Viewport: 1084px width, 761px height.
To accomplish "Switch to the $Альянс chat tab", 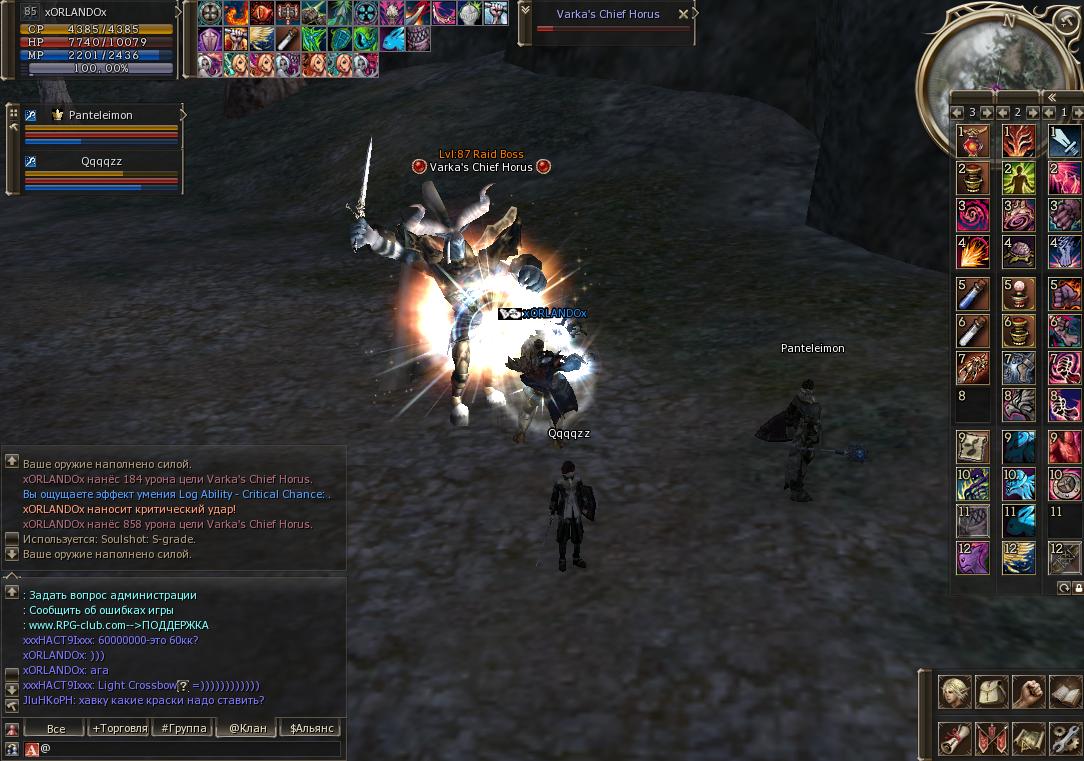I will tap(311, 728).
